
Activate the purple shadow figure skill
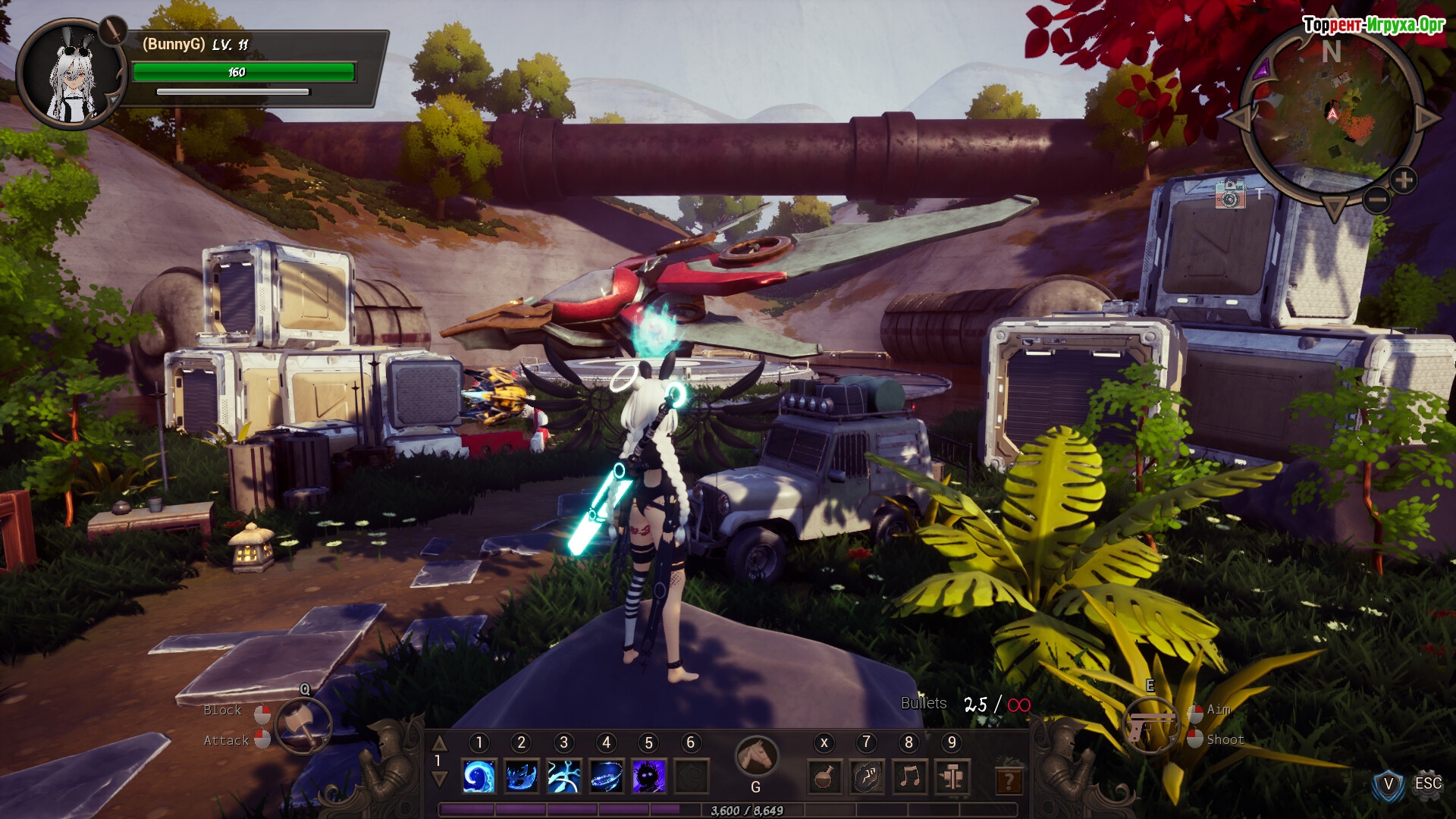click(649, 777)
